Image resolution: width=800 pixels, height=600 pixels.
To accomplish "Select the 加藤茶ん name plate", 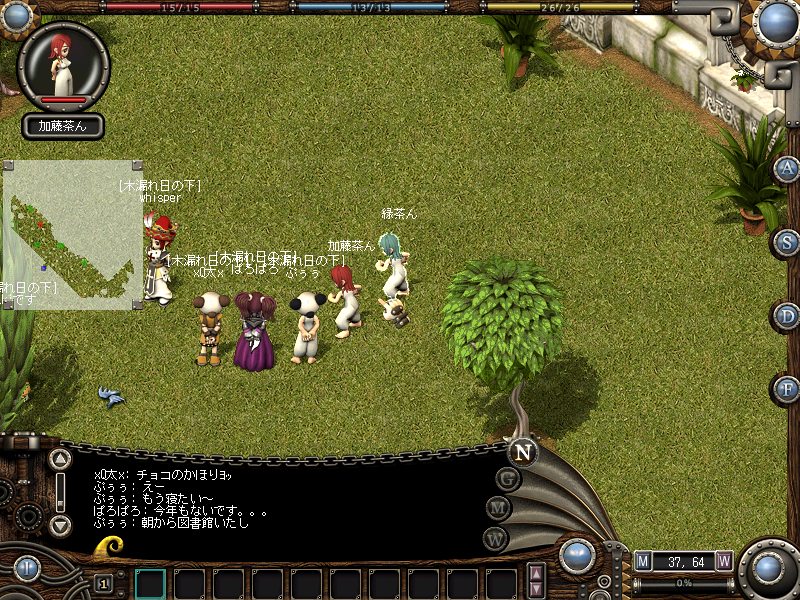I will coord(63,126).
